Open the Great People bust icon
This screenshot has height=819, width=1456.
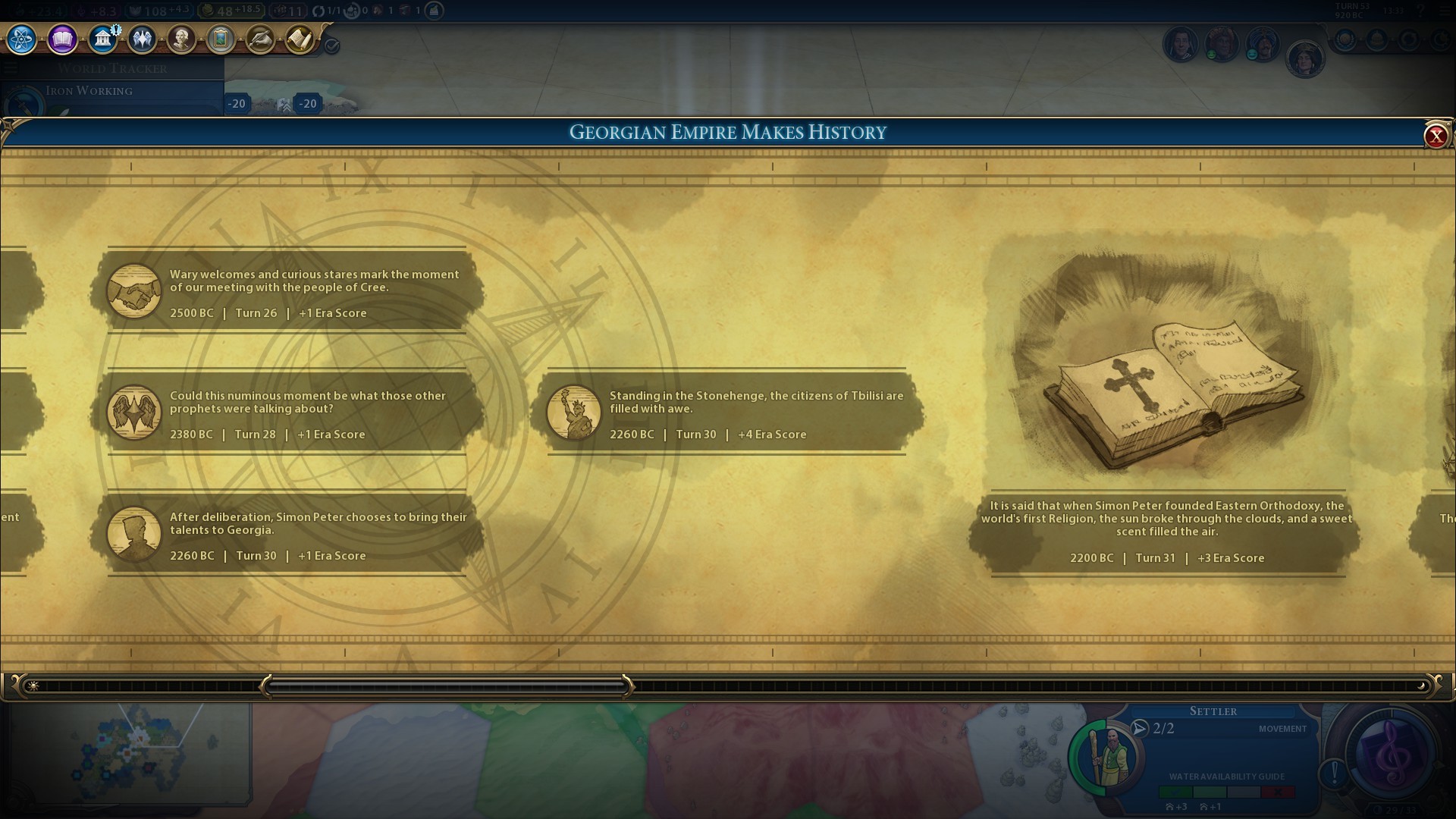181,39
